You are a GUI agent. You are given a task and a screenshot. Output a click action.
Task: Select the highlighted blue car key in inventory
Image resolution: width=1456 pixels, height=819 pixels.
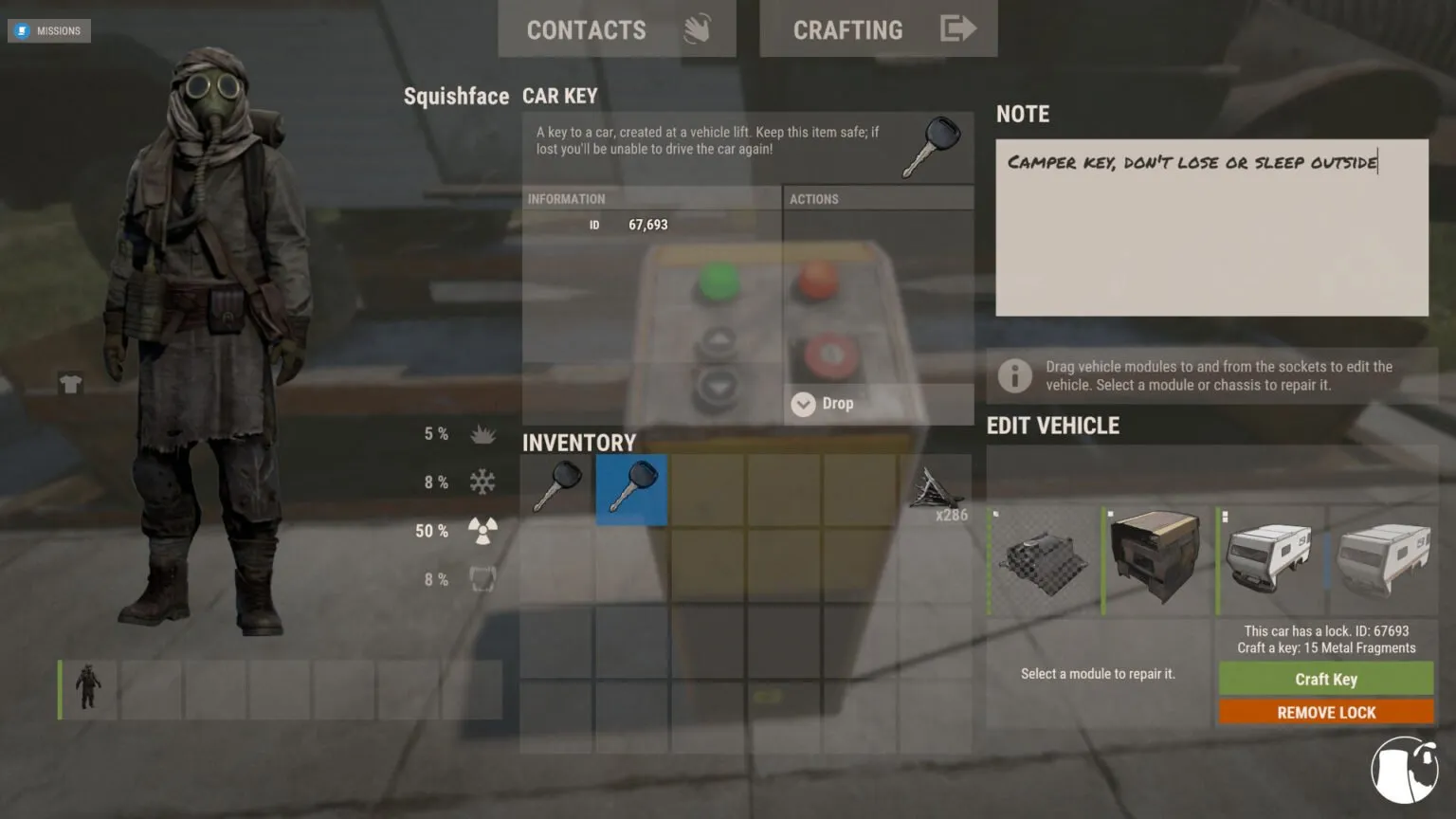(x=630, y=489)
